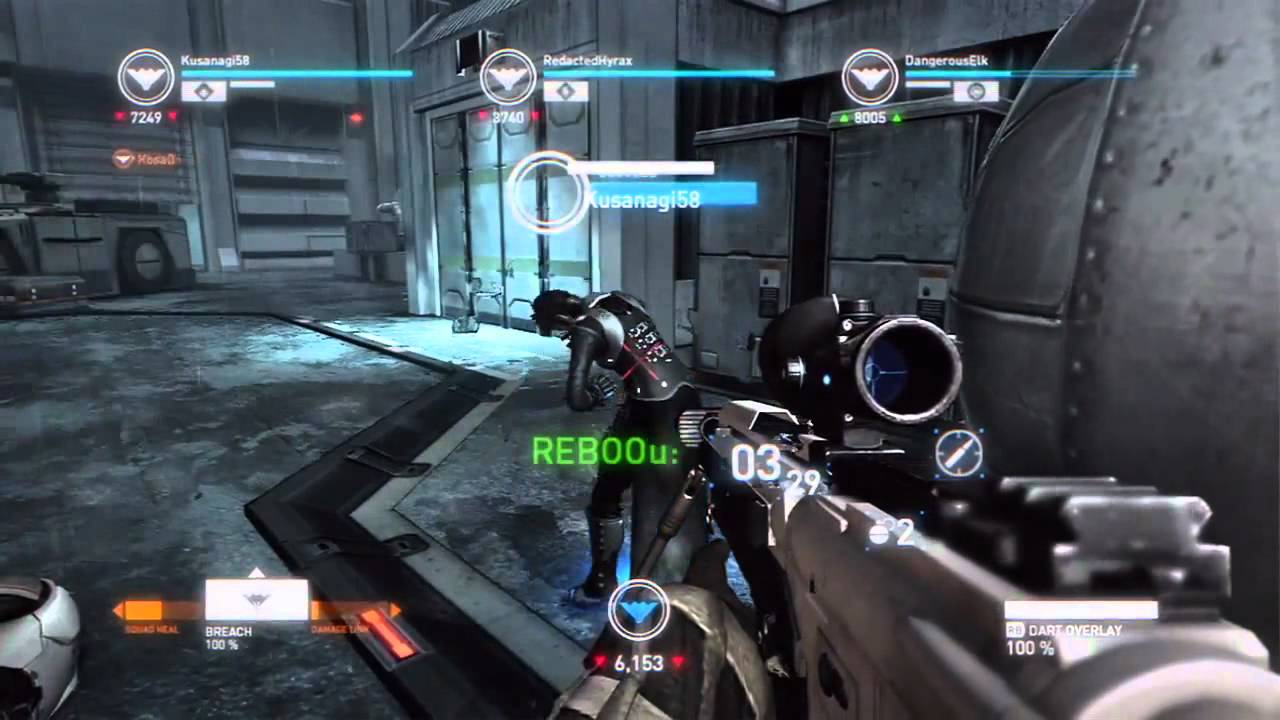Screen dimensions: 1280x720
Task: Activate the DART Overlay ability
Action: pos(1081,610)
